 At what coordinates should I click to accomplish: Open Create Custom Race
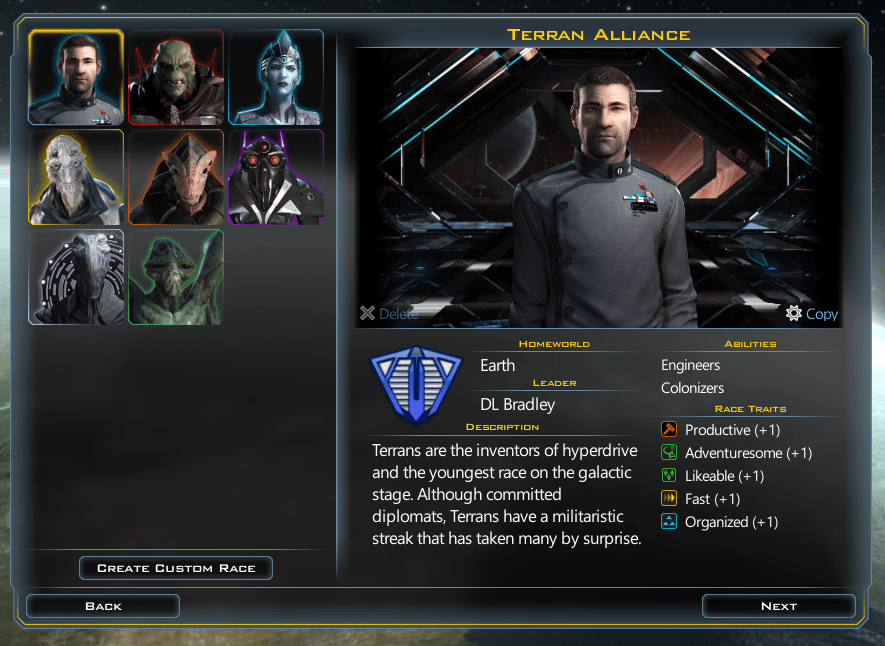[x=176, y=568]
